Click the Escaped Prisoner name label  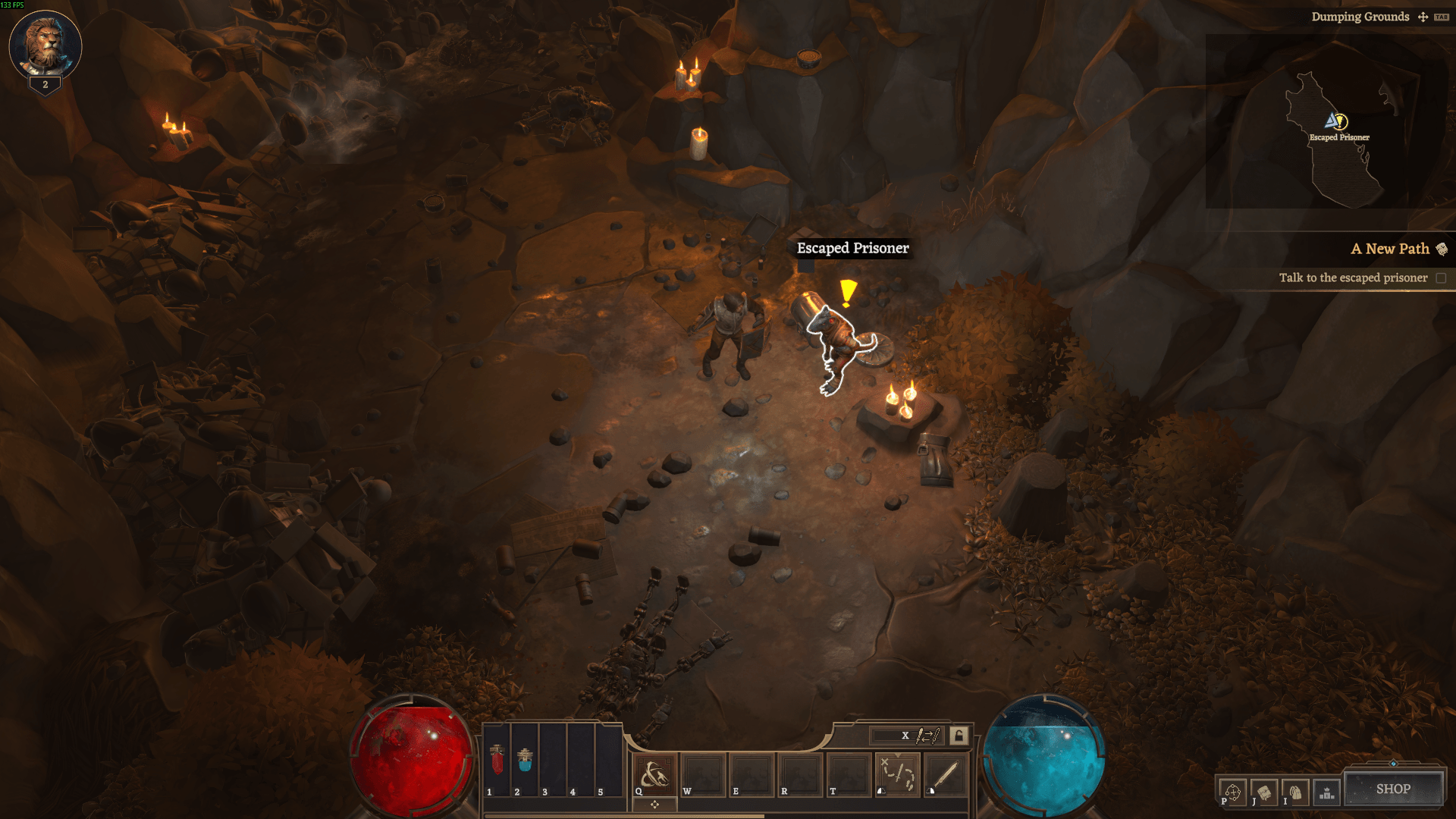[x=852, y=248]
